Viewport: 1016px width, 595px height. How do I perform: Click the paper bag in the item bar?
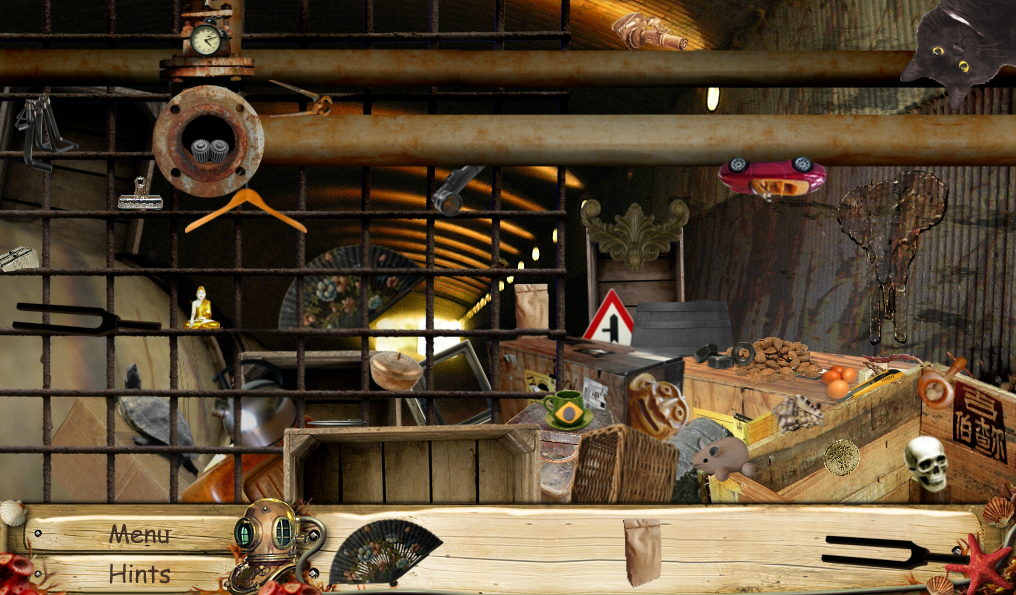tap(641, 550)
